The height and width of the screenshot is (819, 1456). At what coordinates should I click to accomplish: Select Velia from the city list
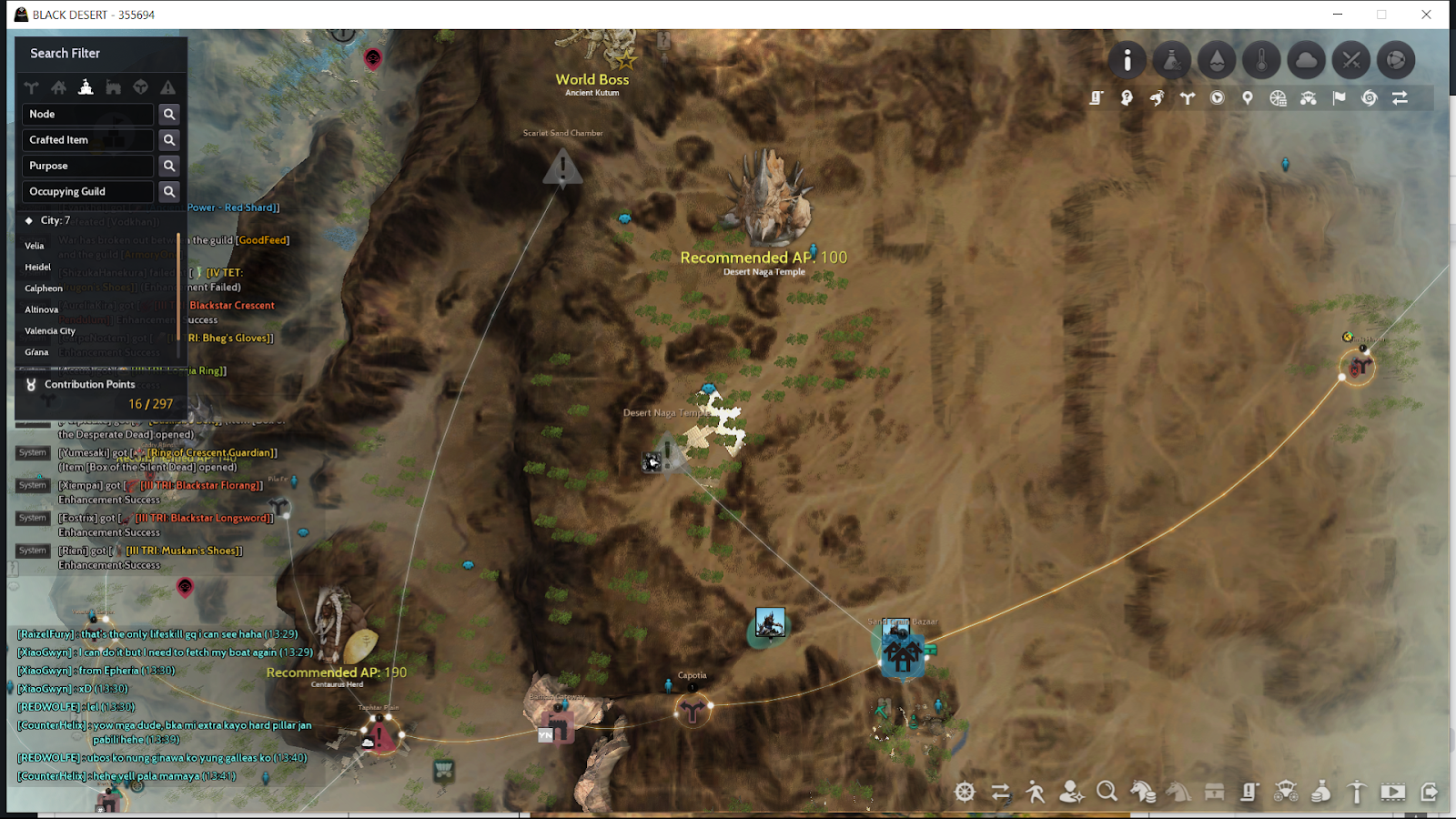pos(35,246)
